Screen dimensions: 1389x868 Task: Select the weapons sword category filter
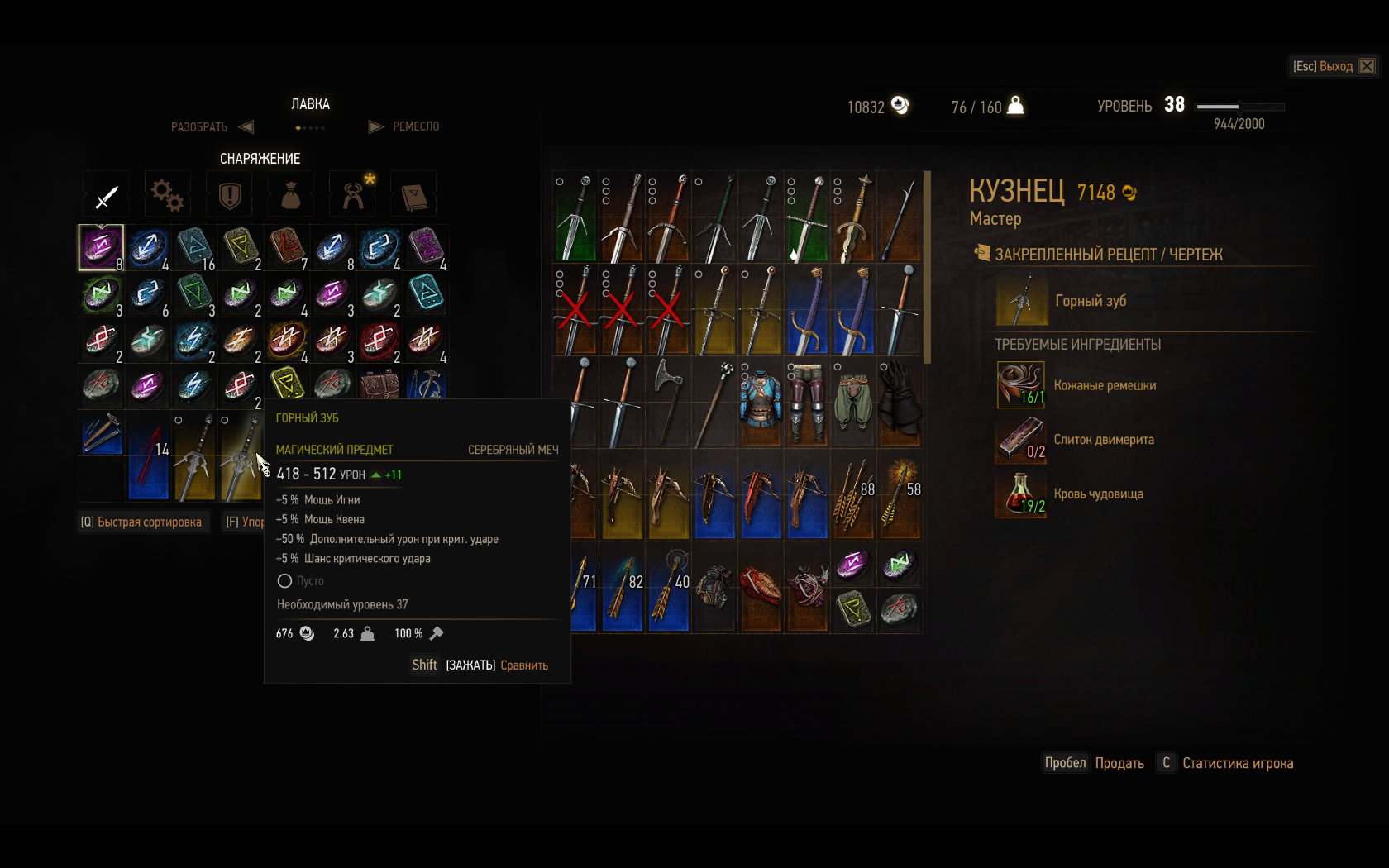click(x=107, y=196)
